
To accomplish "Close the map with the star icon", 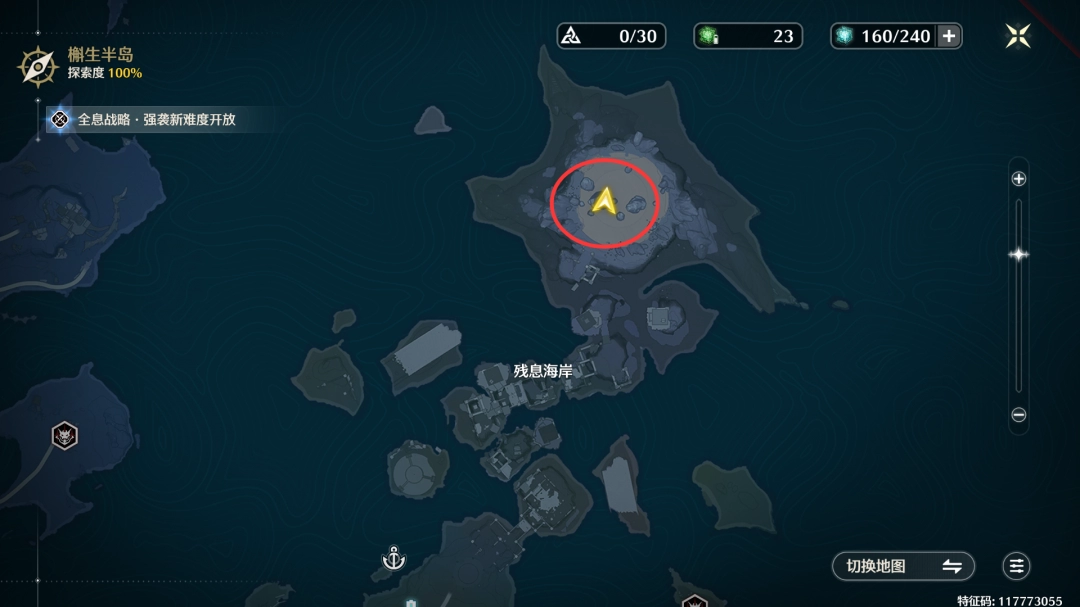I will (x=1018, y=36).
